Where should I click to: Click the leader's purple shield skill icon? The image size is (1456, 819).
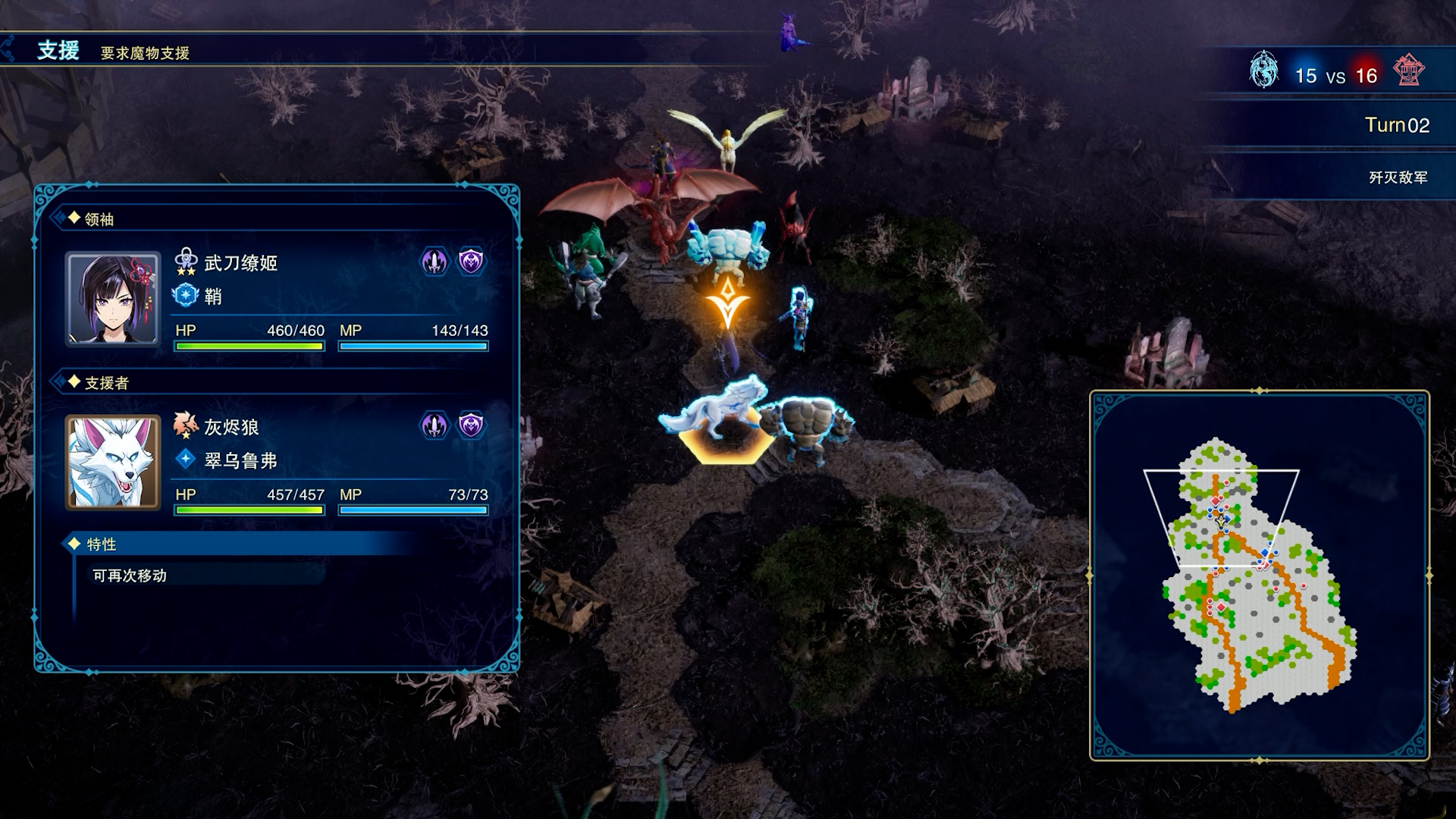[471, 262]
